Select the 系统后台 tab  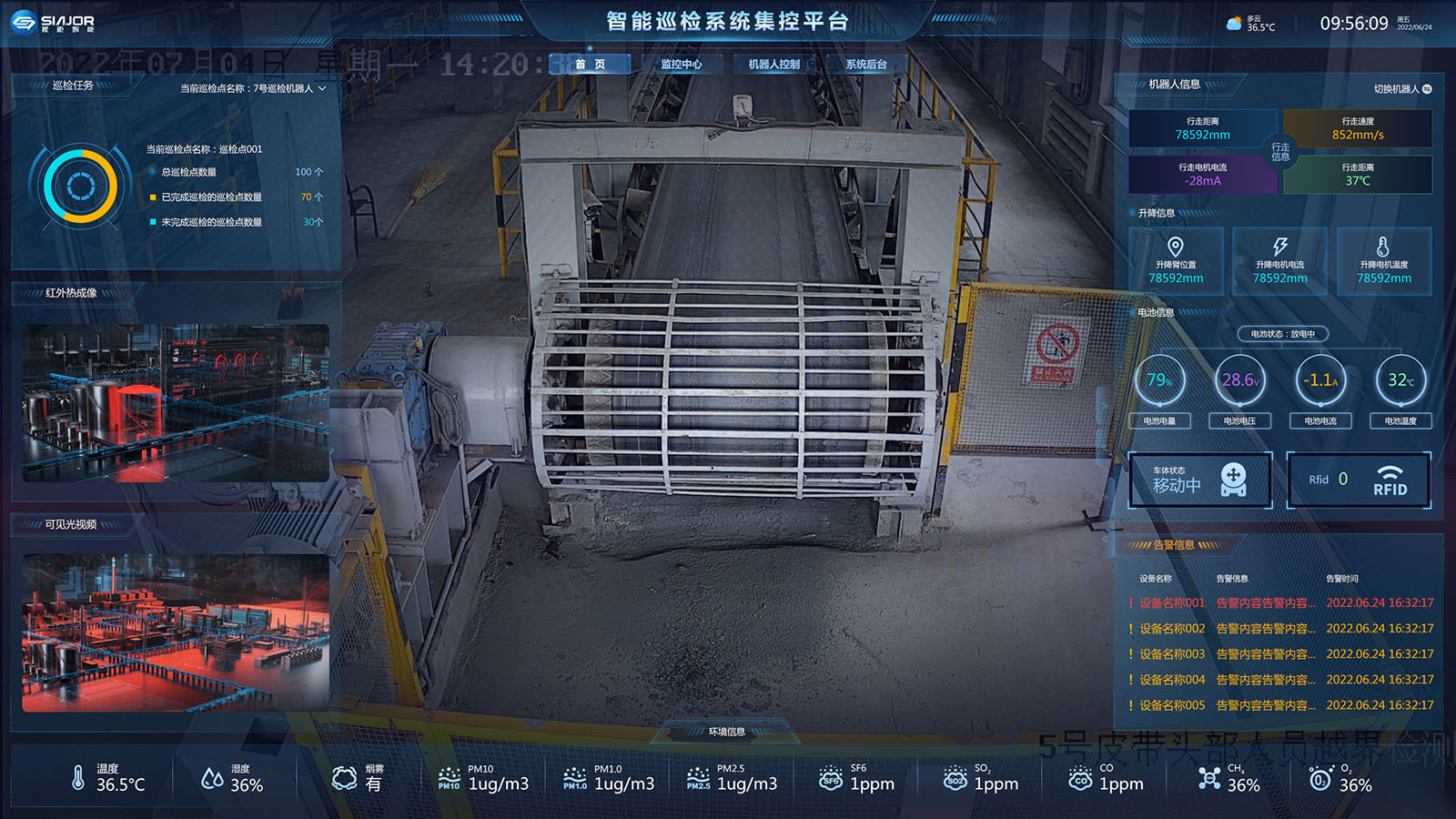click(865, 65)
